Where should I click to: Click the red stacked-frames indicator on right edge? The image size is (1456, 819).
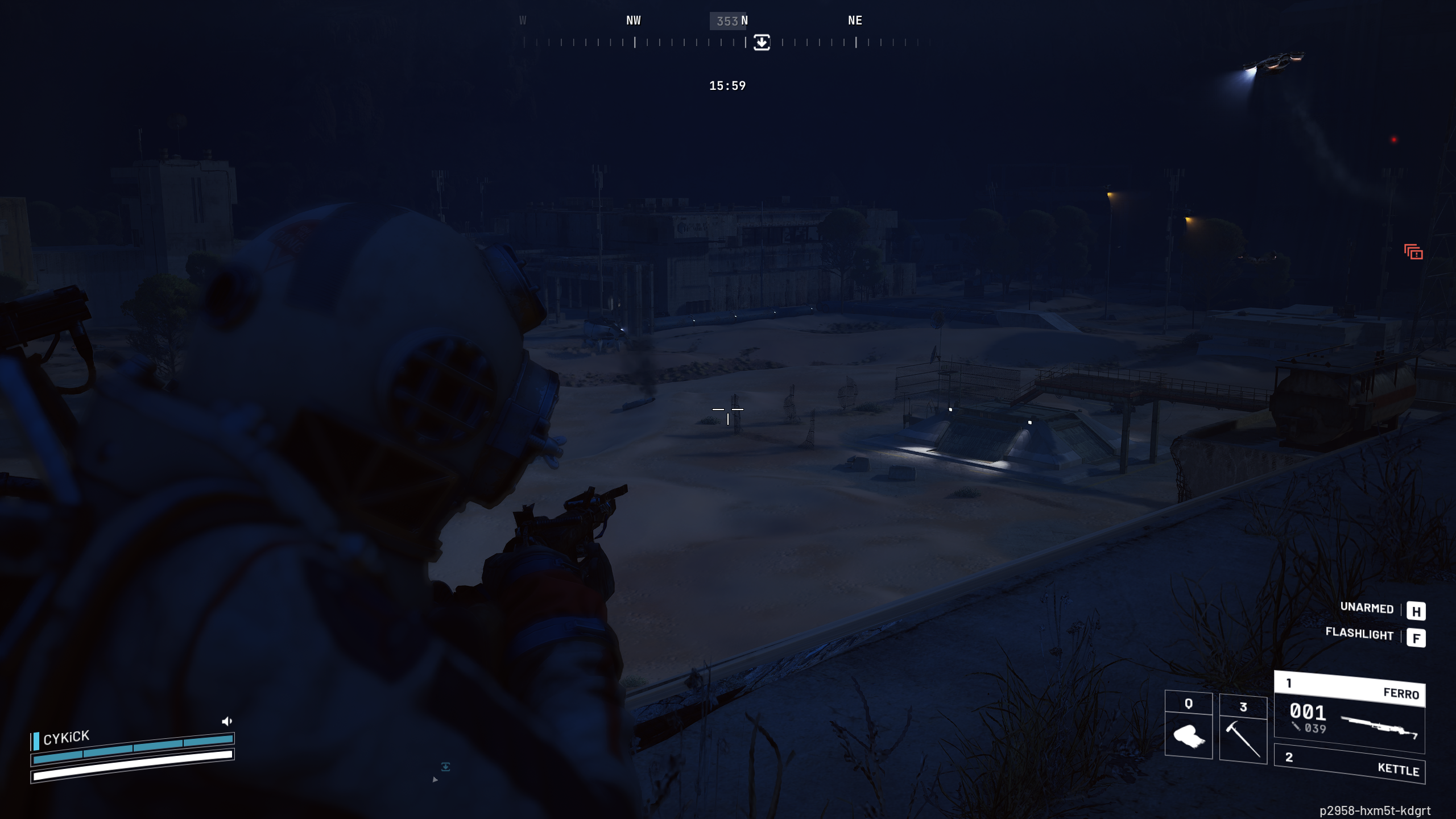[1414, 251]
